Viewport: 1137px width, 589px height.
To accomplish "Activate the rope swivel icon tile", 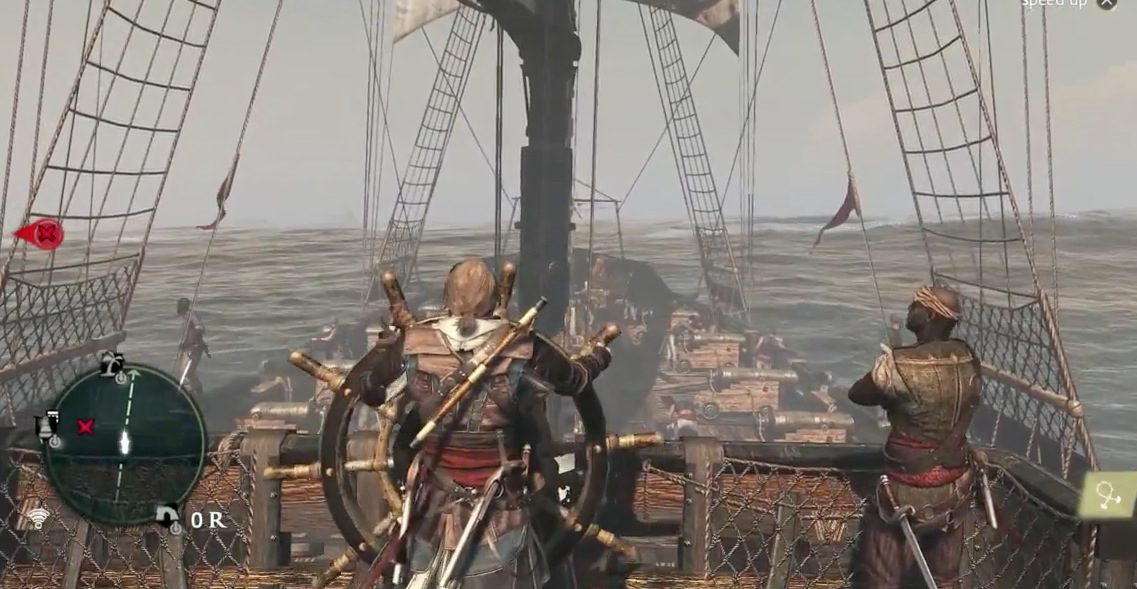I will click(x=1107, y=496).
